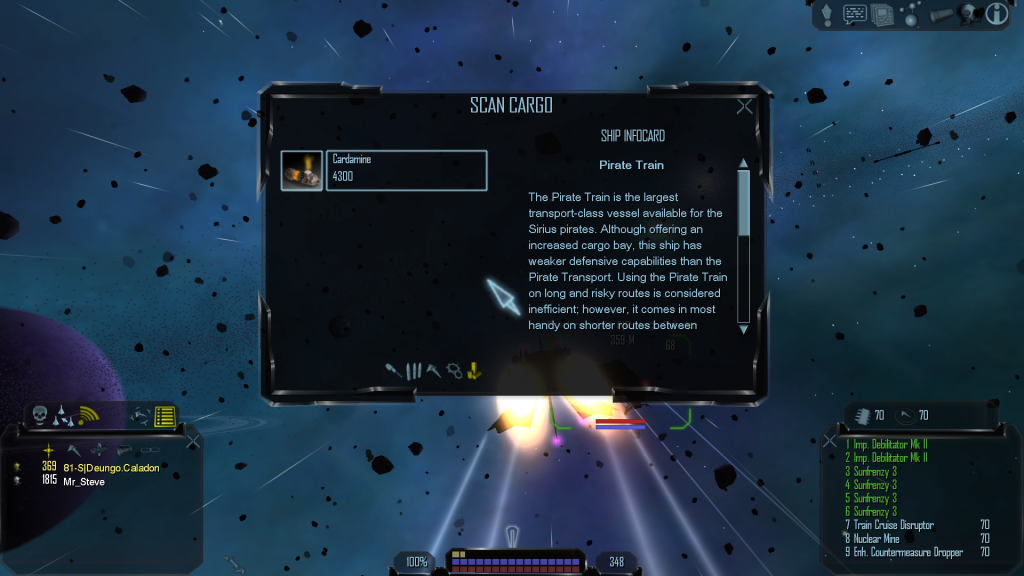1024x576 pixels.
Task: Click the infocard scroll down arrow
Action: click(x=743, y=327)
